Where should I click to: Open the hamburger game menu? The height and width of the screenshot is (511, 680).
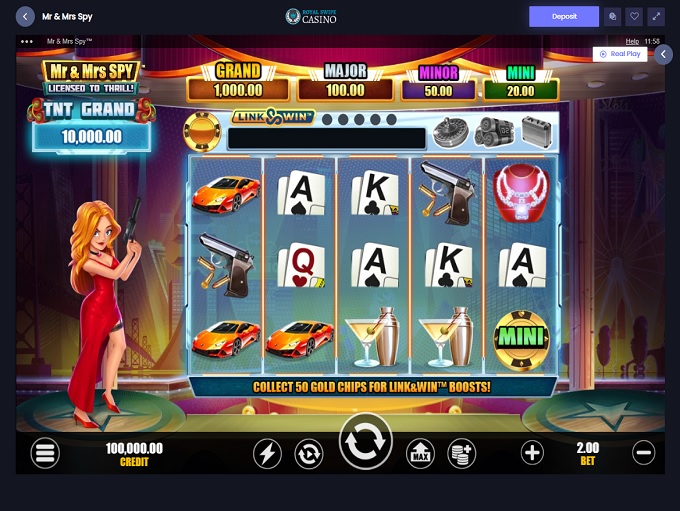(x=45, y=453)
